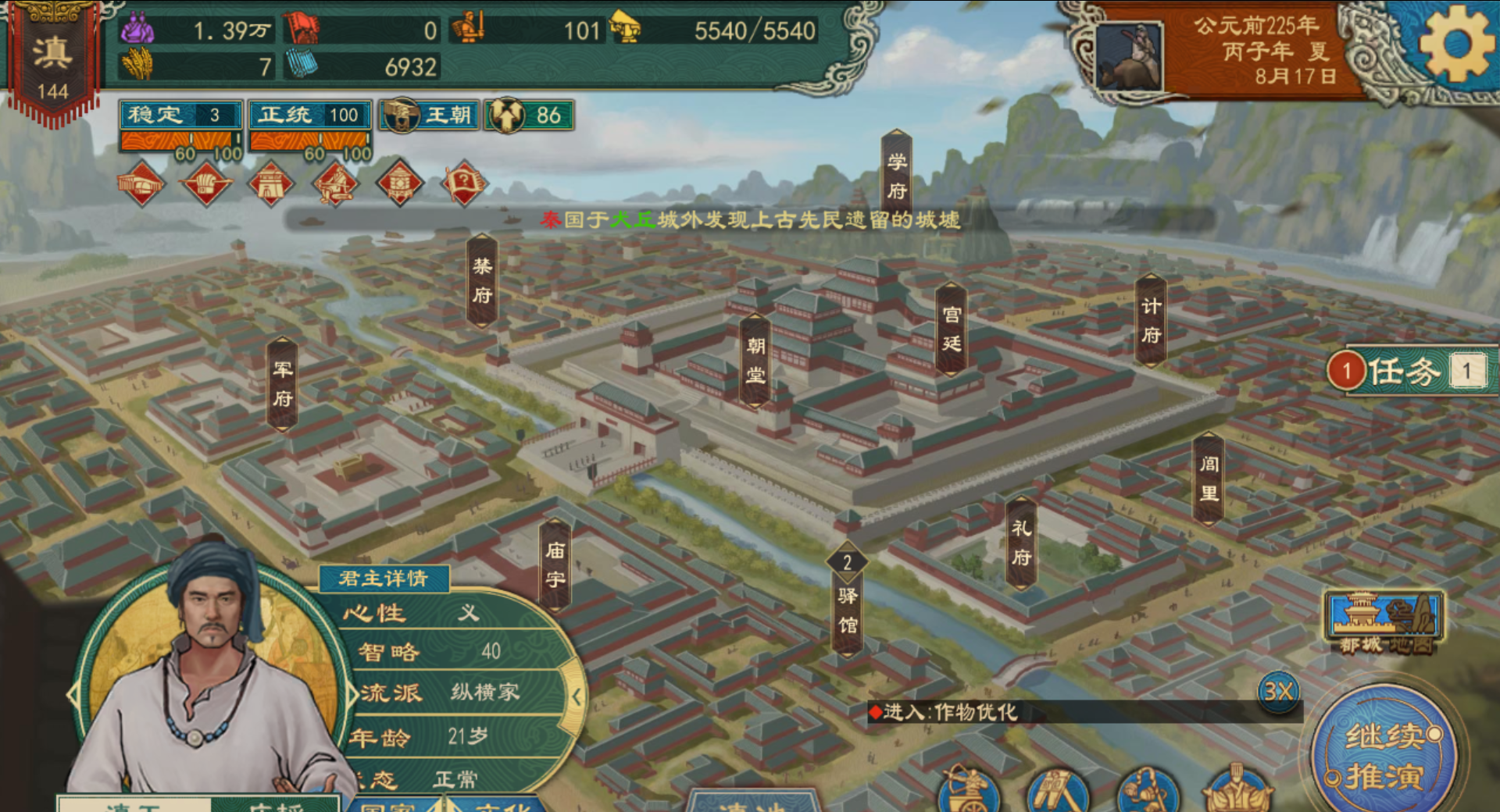The width and height of the screenshot is (1500, 812).
Task: Open the 君主详情 ruler details tab
Action: [384, 579]
